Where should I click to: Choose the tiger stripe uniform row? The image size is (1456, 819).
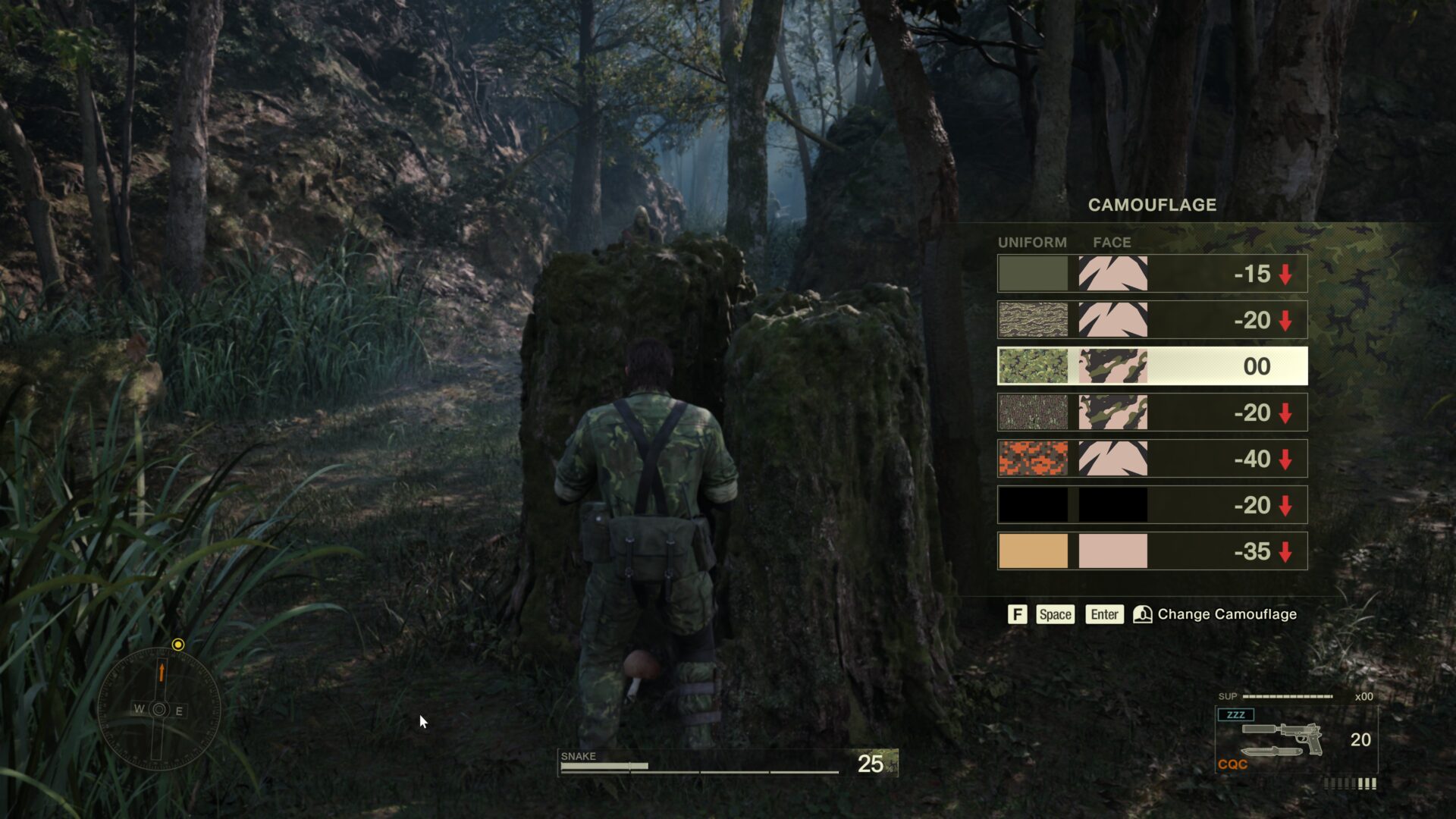pos(1152,320)
